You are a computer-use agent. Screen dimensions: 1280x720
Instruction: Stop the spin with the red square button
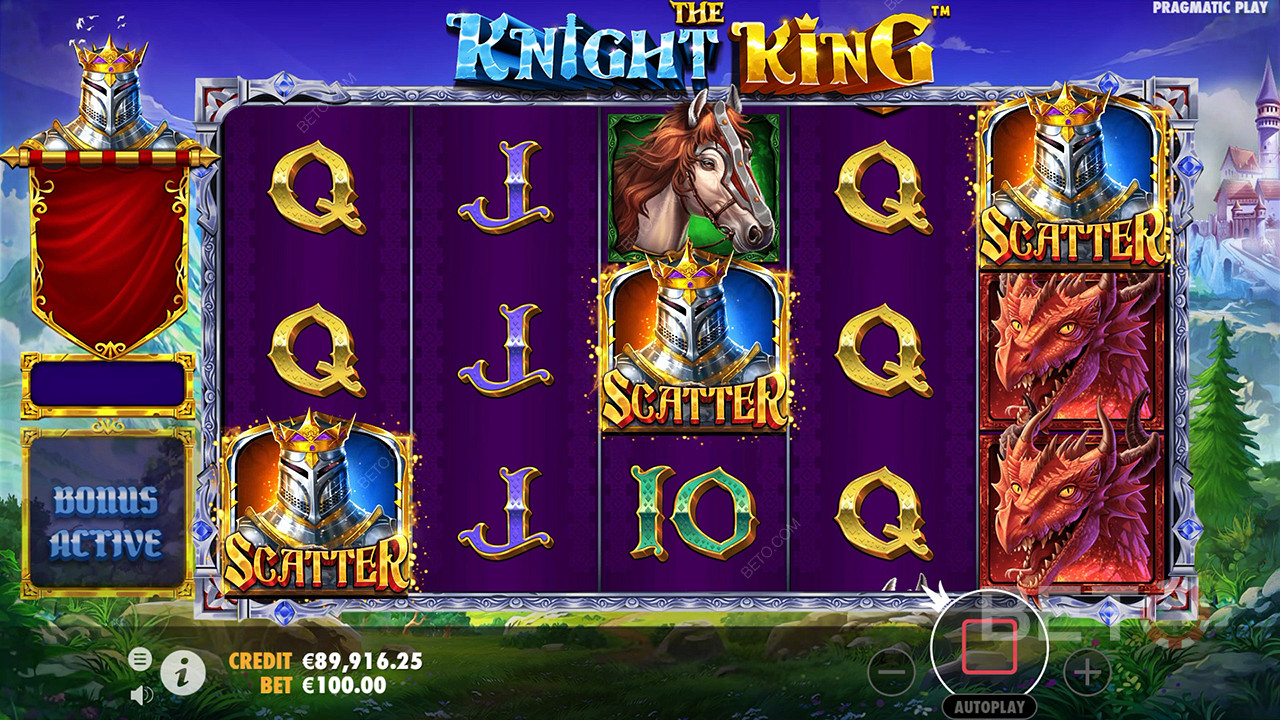988,646
